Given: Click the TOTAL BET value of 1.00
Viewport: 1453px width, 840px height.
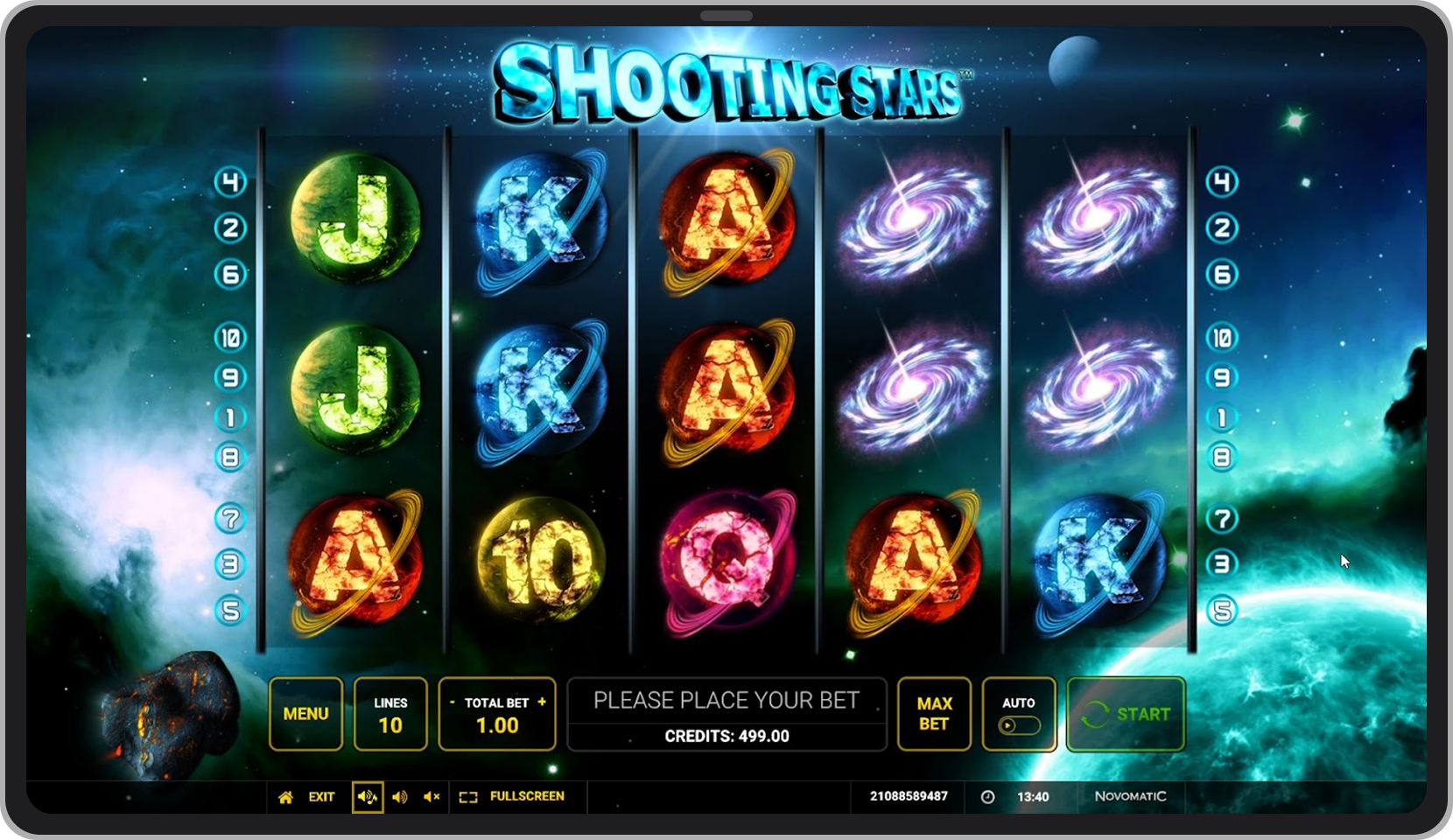Looking at the screenshot, I should click(x=497, y=724).
